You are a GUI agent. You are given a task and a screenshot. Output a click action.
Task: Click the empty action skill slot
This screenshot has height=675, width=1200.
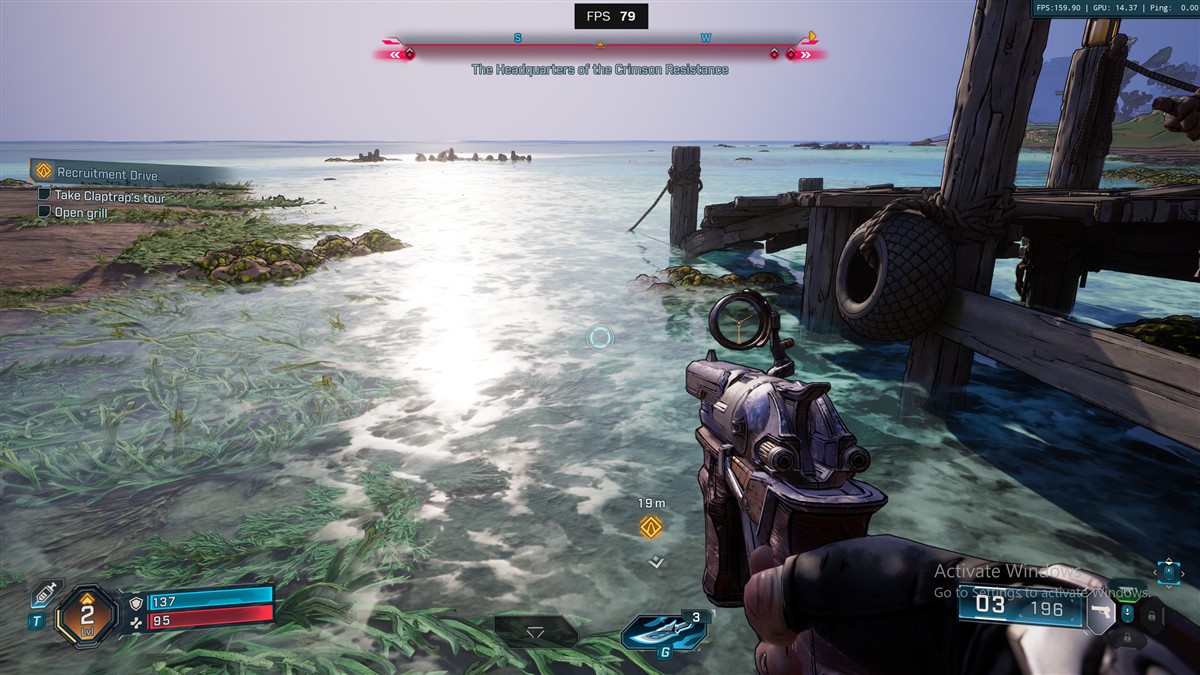(536, 631)
